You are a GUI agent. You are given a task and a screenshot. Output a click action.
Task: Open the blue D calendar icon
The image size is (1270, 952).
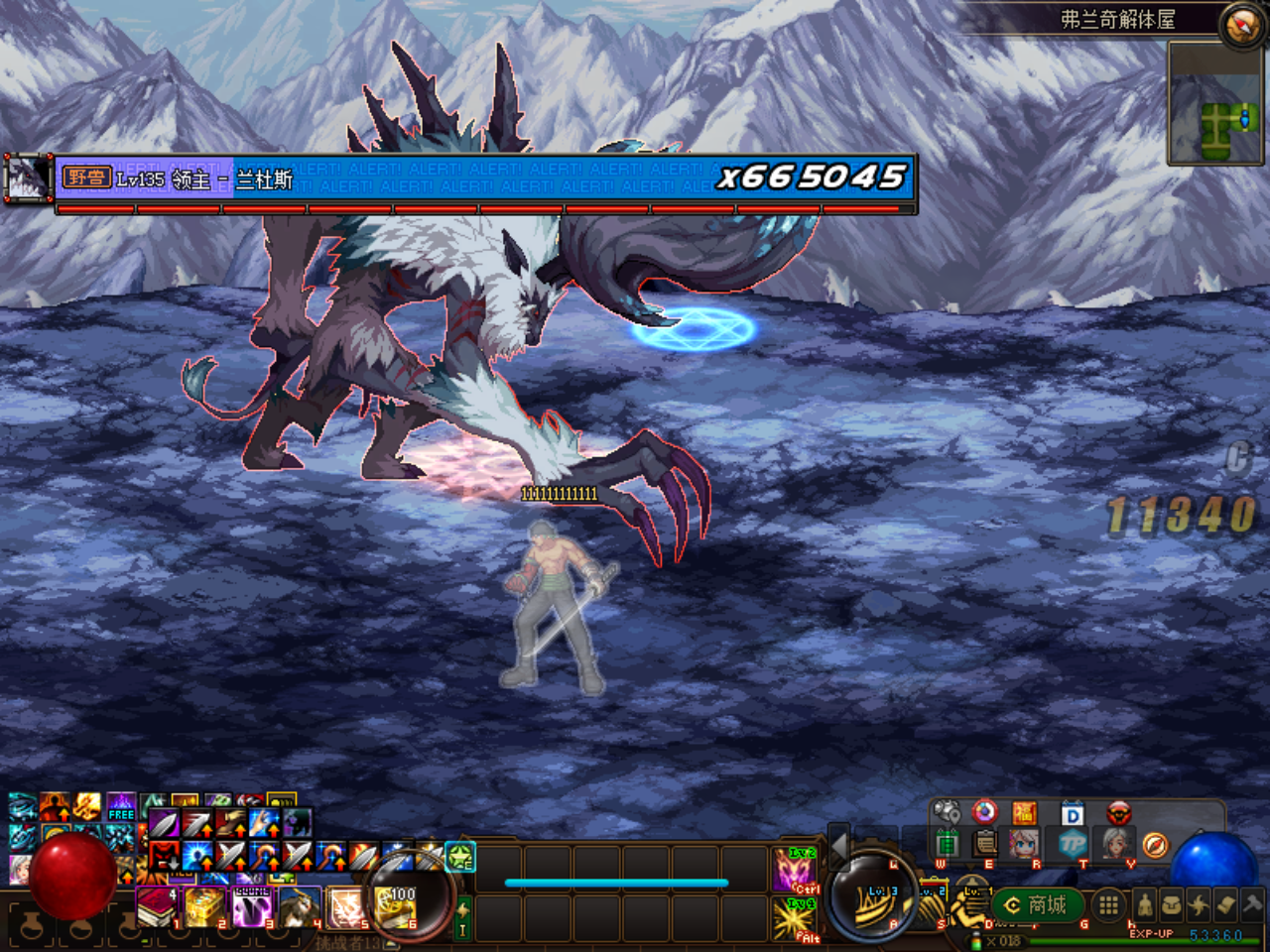1073,815
